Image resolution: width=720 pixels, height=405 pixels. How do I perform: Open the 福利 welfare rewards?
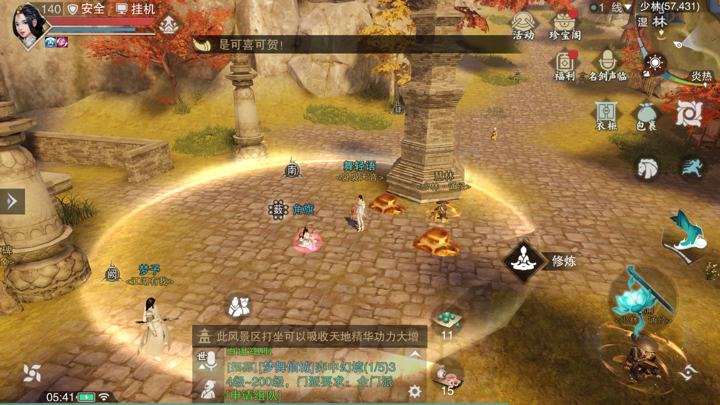(x=564, y=65)
